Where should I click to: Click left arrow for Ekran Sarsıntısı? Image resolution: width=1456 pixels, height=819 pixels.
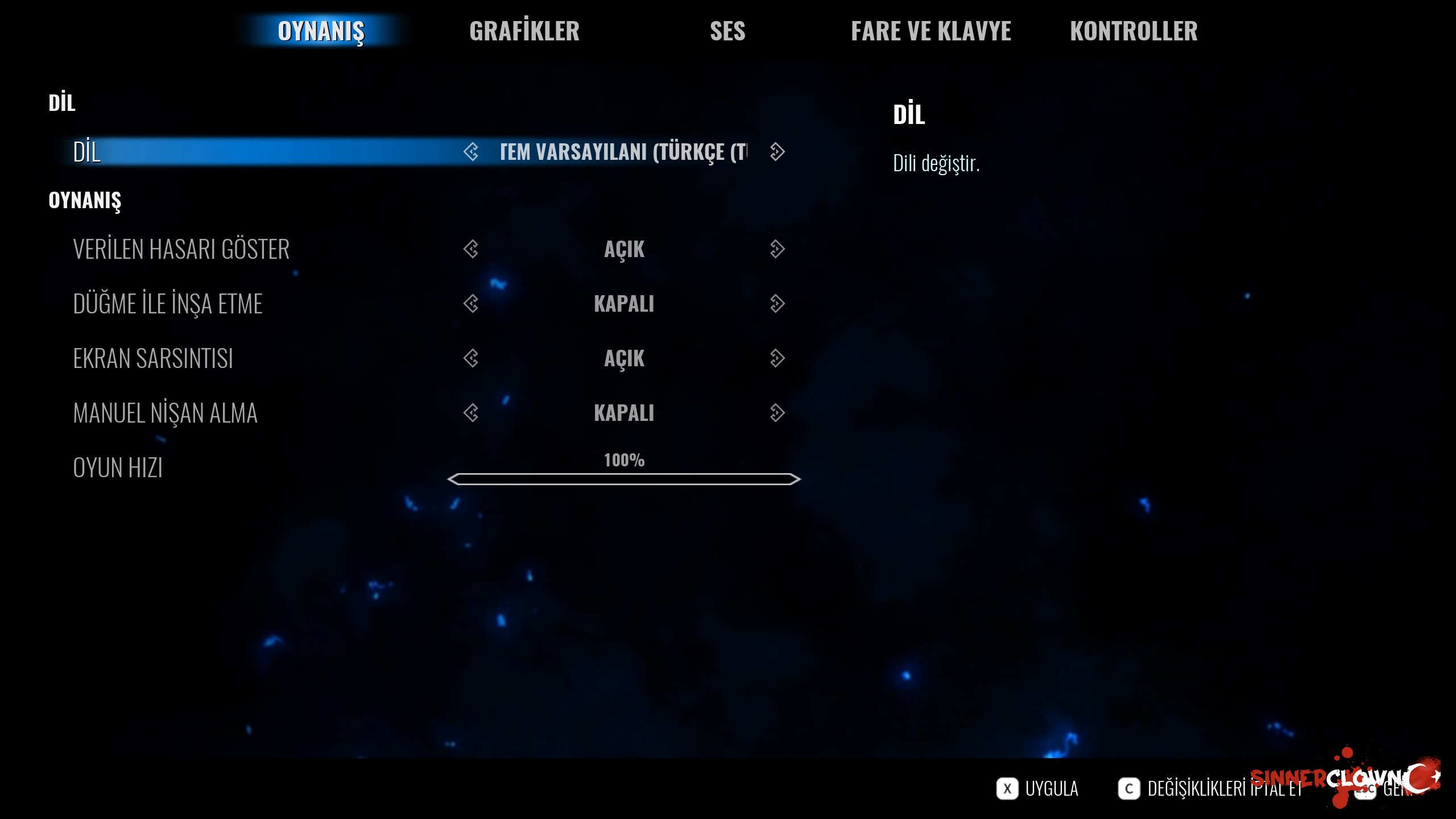click(471, 358)
